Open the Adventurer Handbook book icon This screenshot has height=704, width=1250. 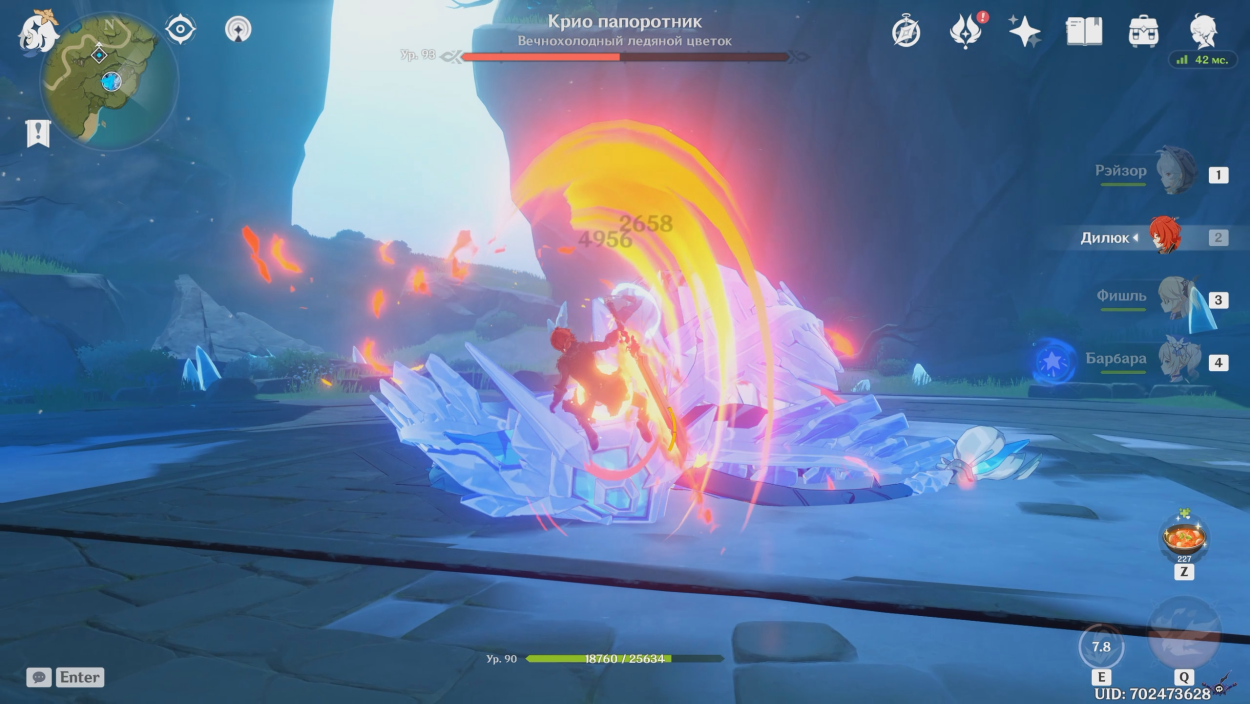click(x=1084, y=32)
